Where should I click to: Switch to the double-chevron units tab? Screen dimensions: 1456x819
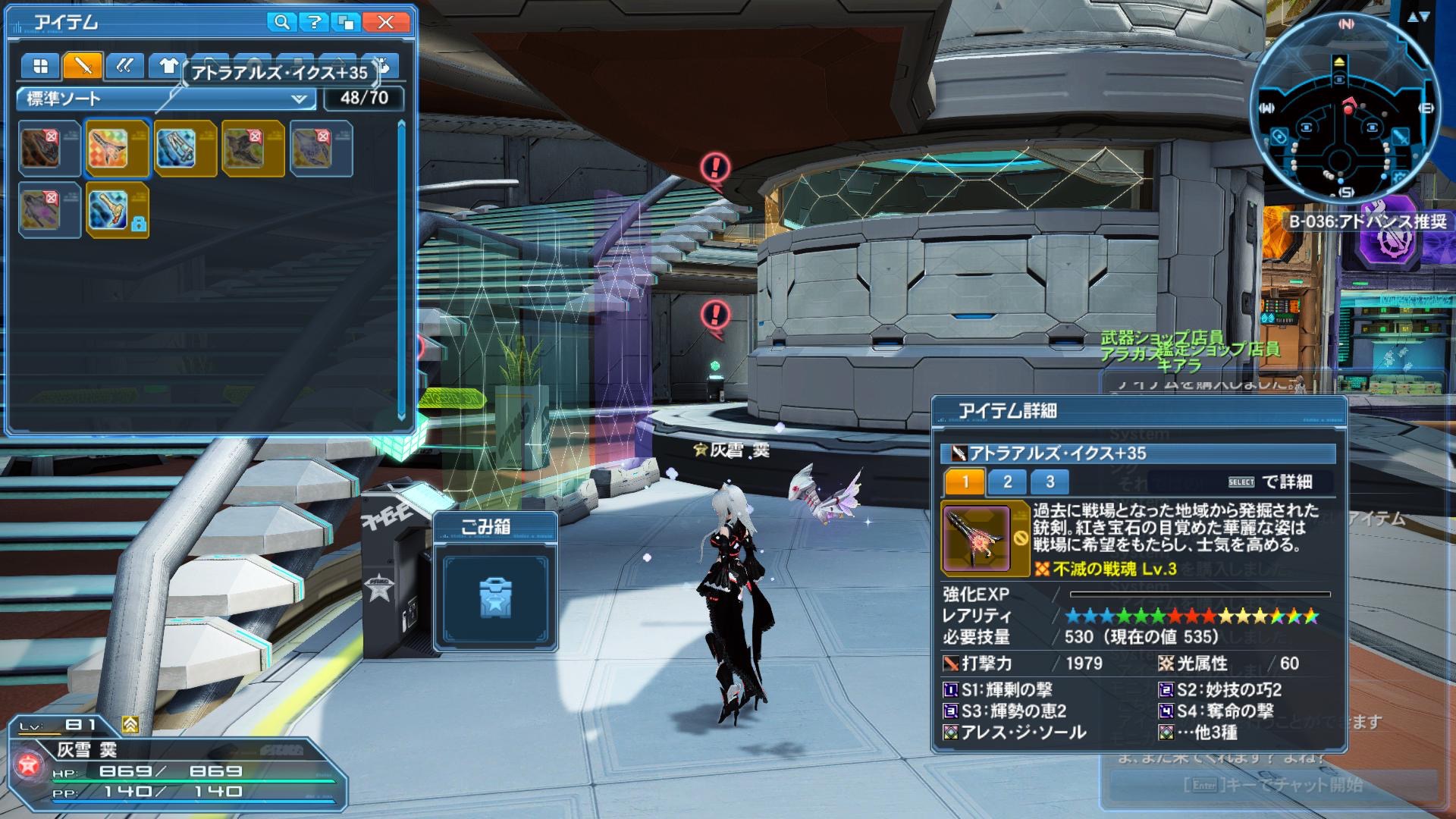(125, 66)
